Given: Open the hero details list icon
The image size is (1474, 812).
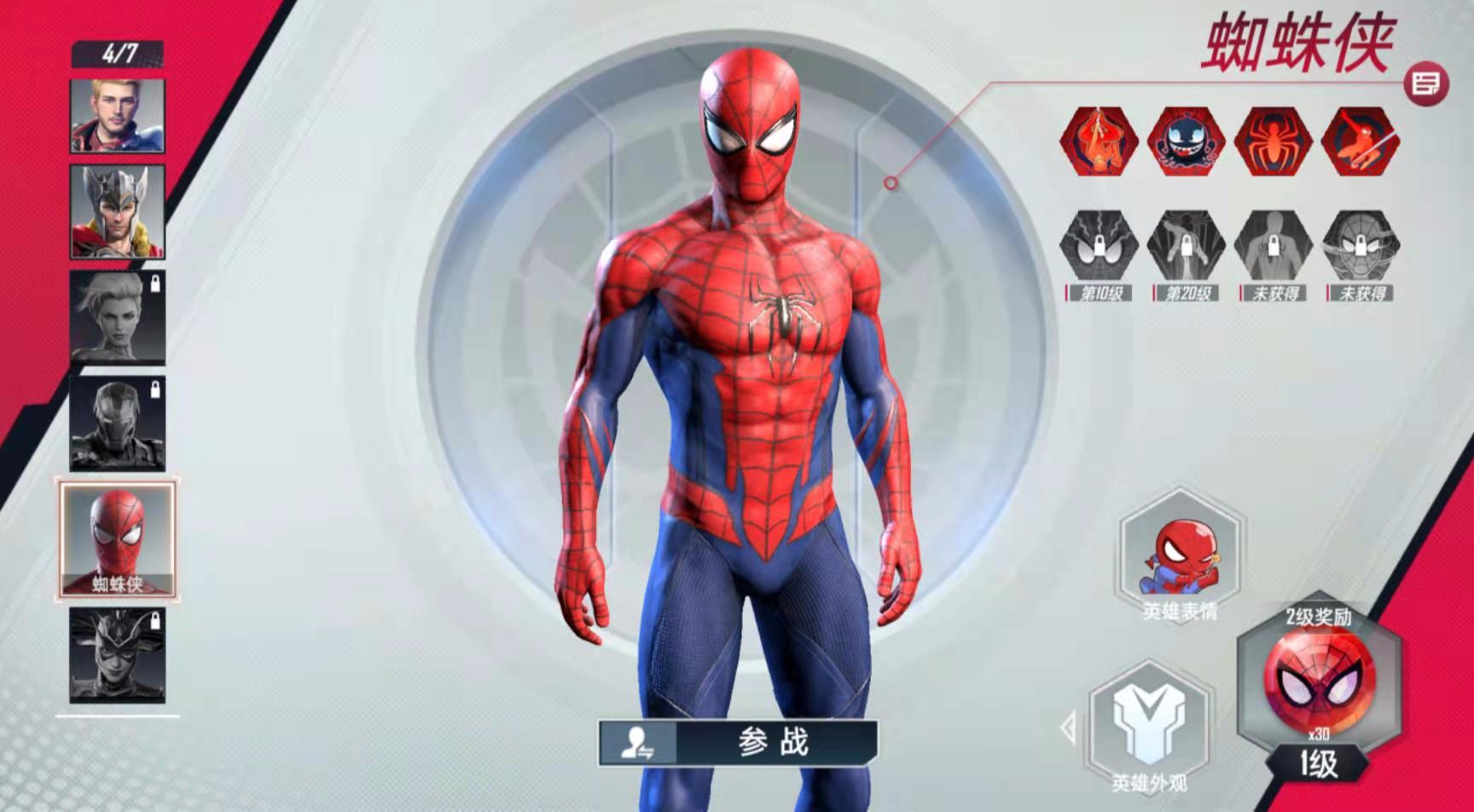Looking at the screenshot, I should pyautogui.click(x=1425, y=84).
